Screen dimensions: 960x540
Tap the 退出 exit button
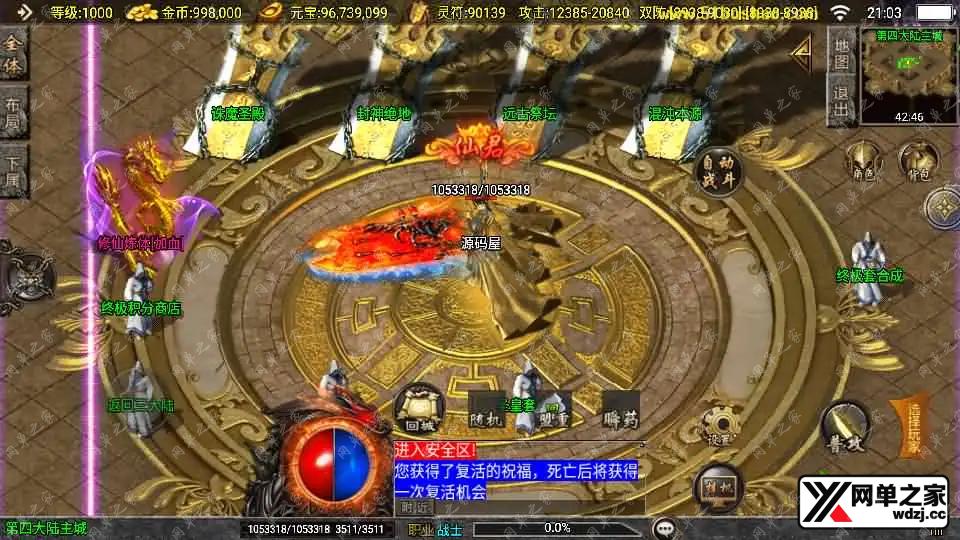tap(842, 101)
